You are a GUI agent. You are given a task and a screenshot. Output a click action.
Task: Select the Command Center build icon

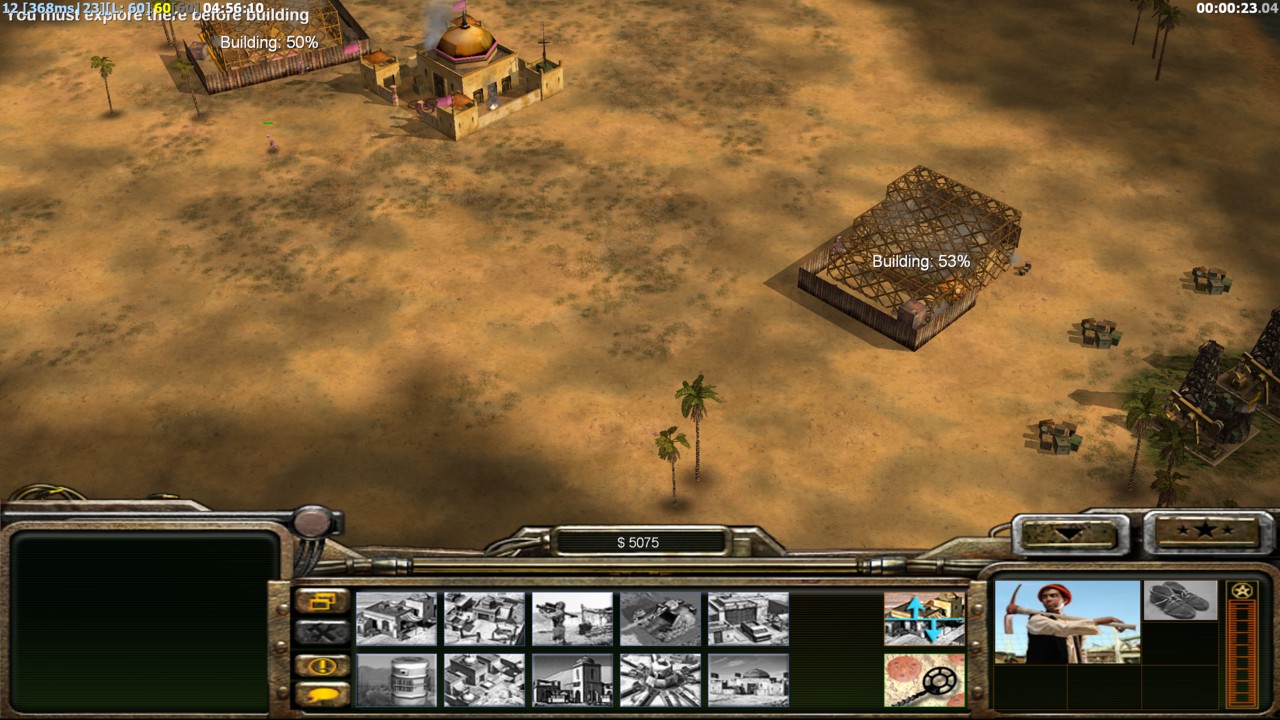click(x=748, y=680)
